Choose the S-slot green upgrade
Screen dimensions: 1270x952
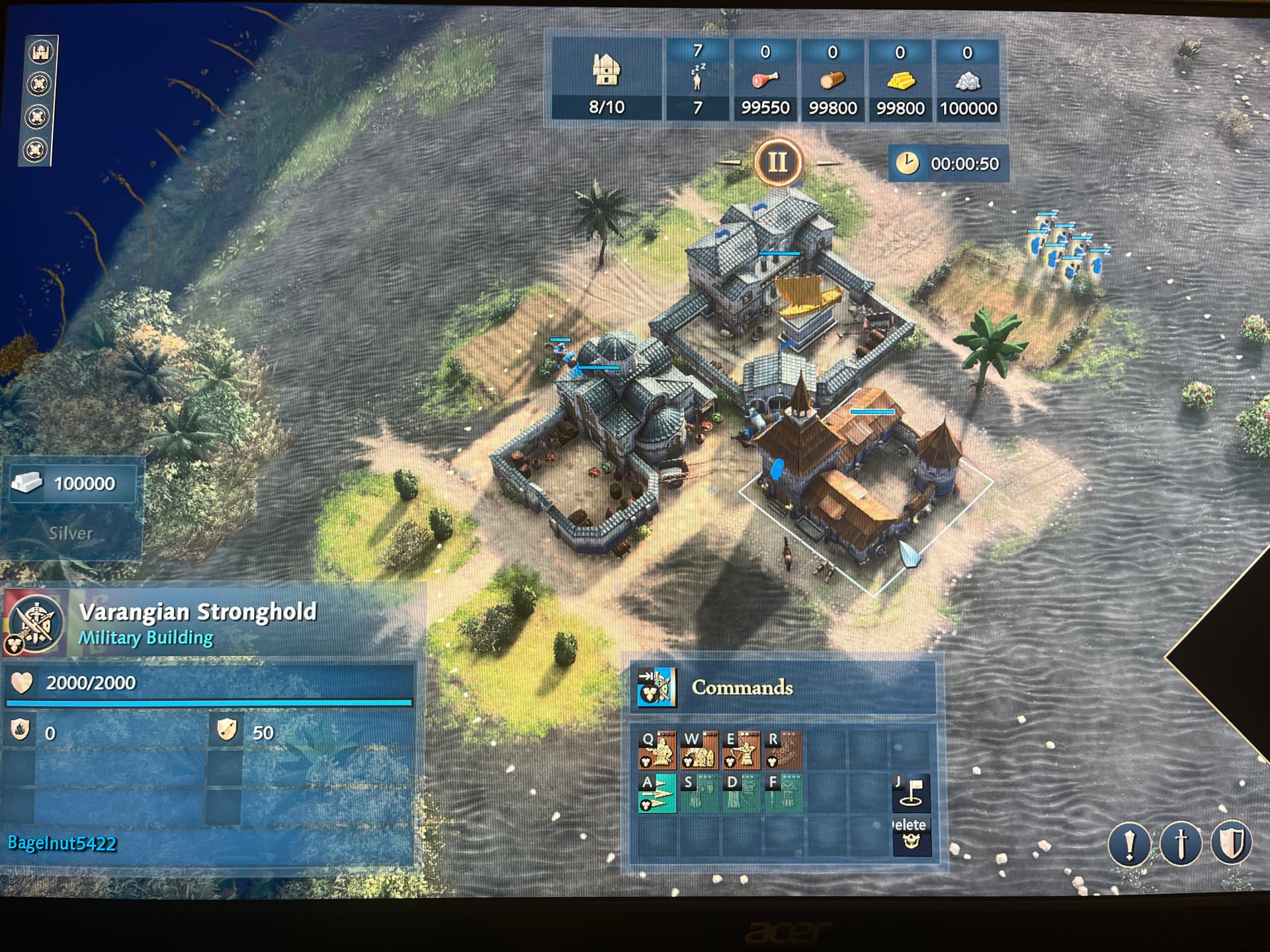[700, 793]
